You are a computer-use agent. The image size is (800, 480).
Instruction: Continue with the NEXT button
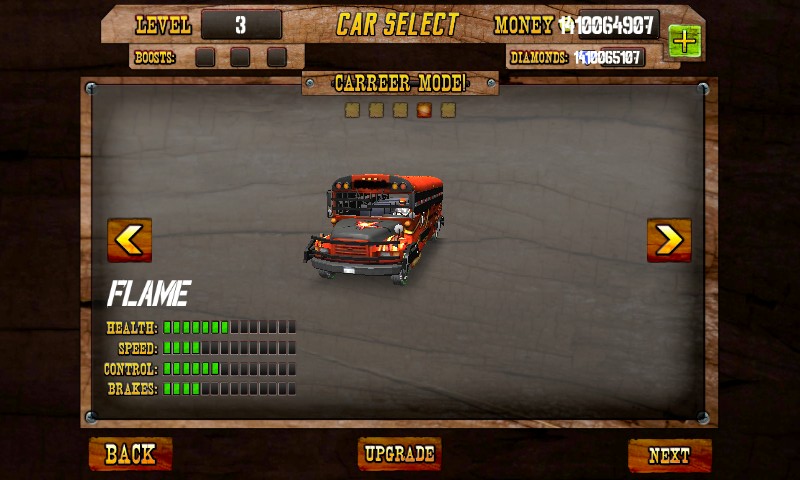pyautogui.click(x=669, y=455)
